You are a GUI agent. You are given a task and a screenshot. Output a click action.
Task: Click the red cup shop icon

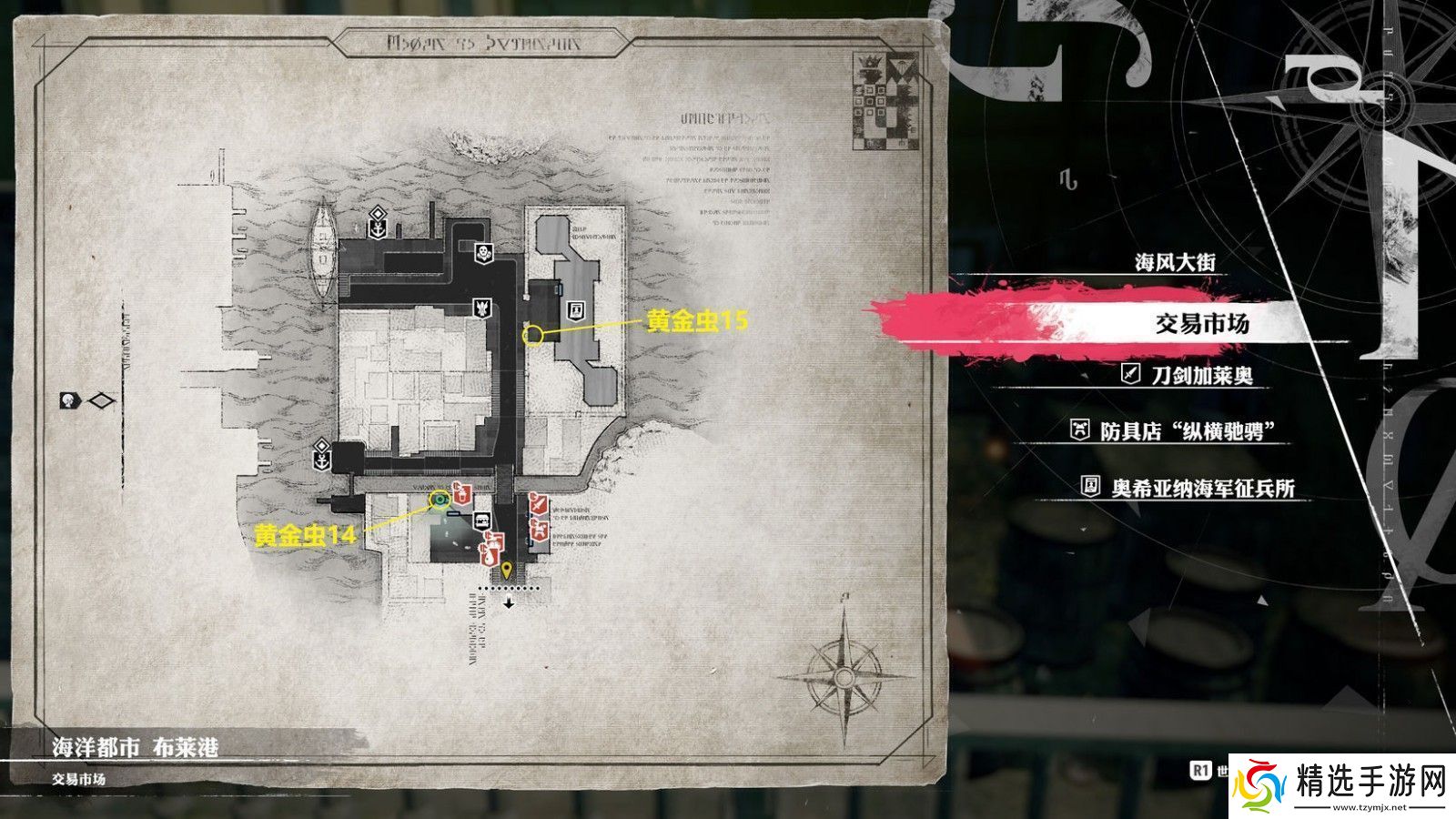[460, 494]
